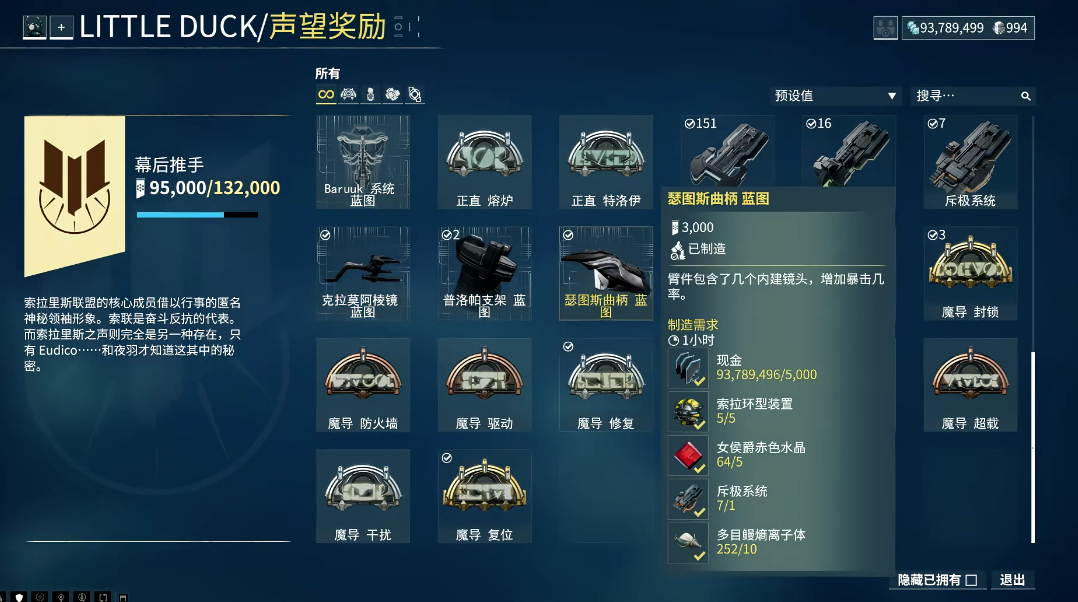Viewport: 1078px width, 602px height.
Task: Select the 斥极系统 item tile
Action: 970,162
